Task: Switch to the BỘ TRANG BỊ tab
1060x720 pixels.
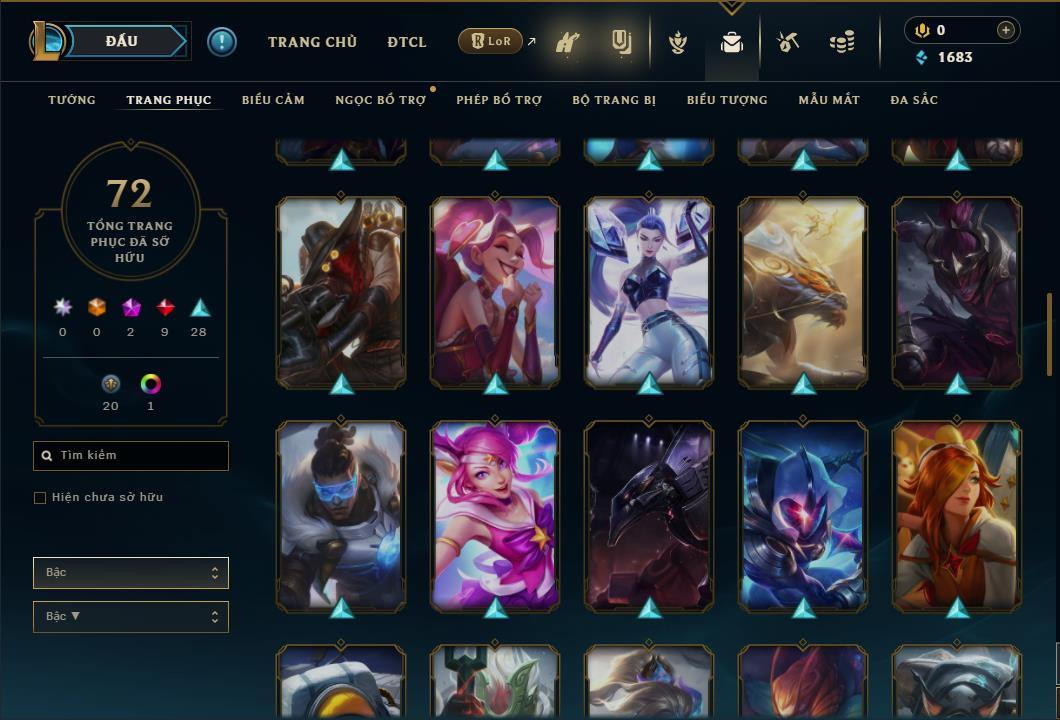Action: tap(614, 100)
